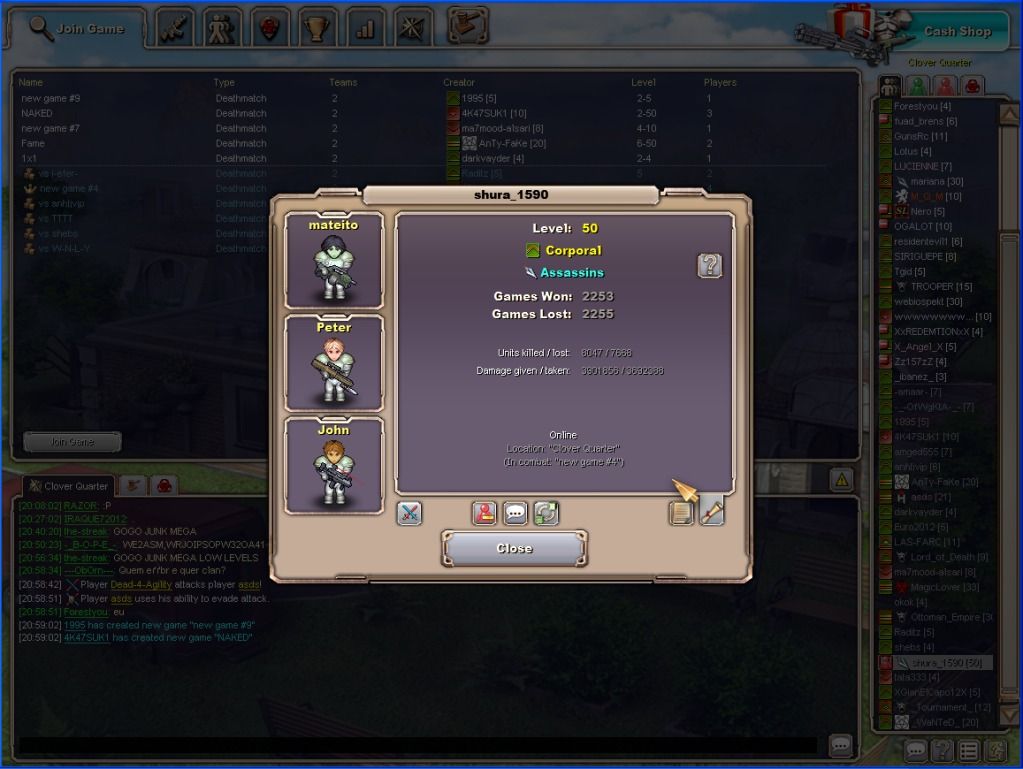This screenshot has height=769, width=1023.
Task: Open the Cash Shop
Action: [955, 31]
